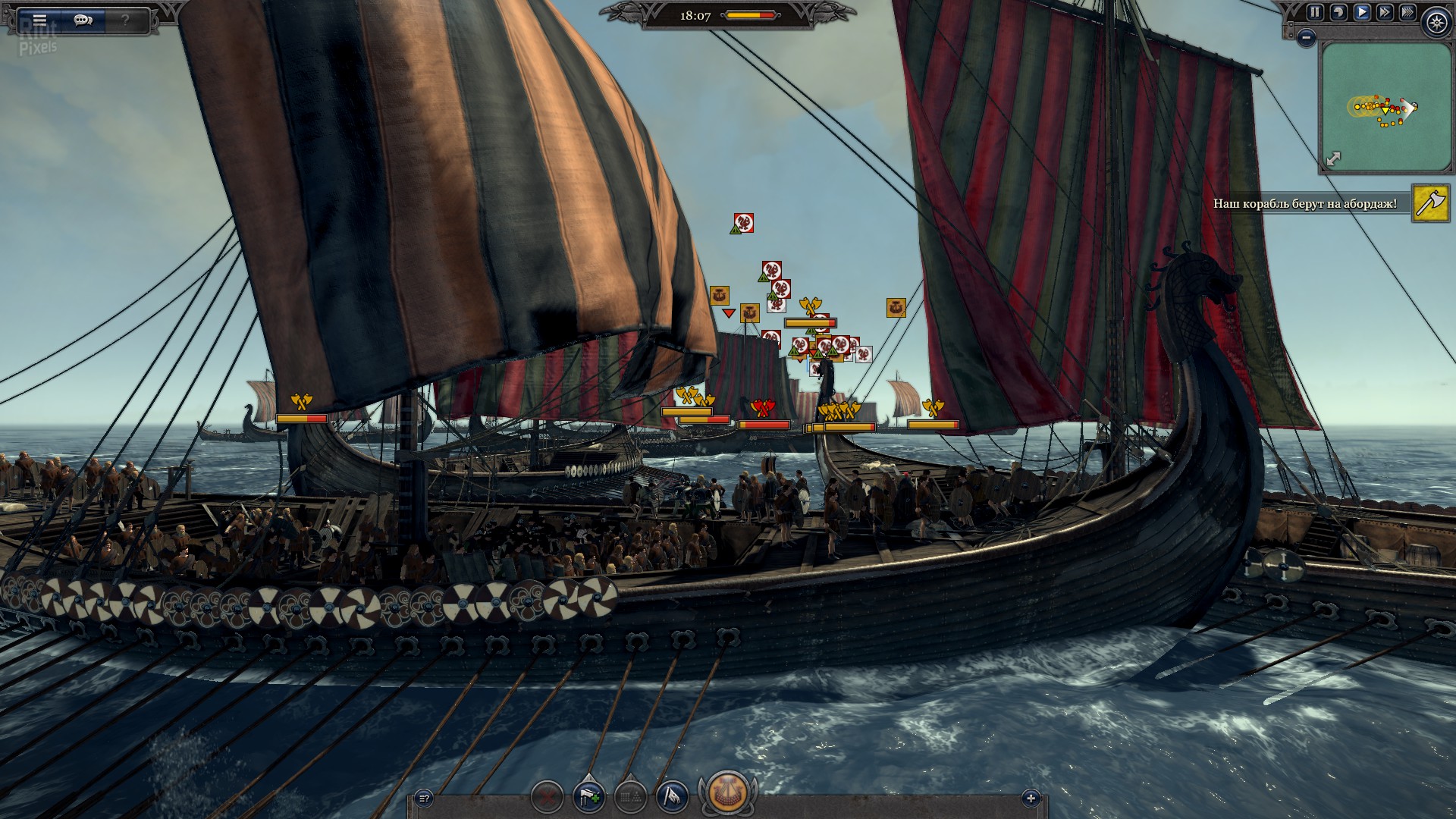Pause the battle
The image size is (1456, 819).
[x=1314, y=12]
